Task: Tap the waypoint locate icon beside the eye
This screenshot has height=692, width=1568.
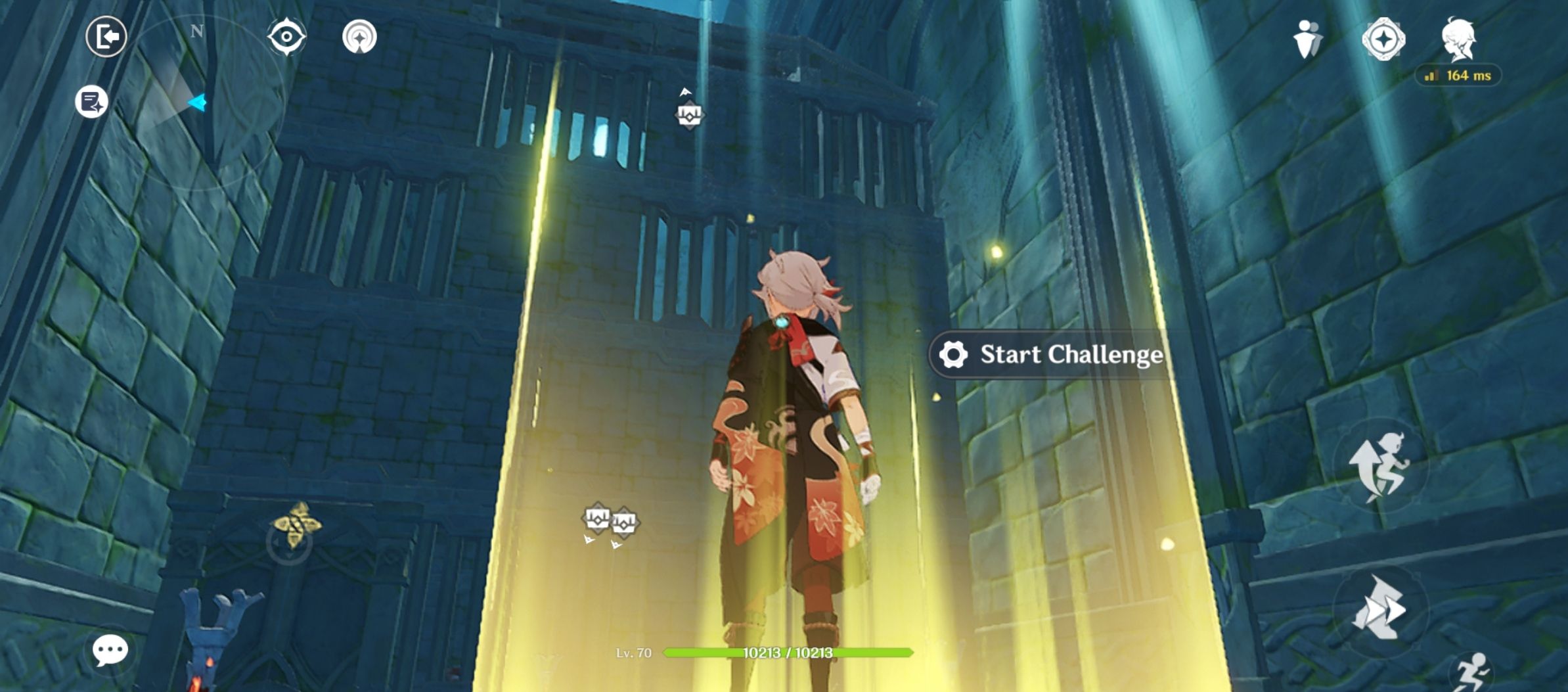Action: coord(358,37)
